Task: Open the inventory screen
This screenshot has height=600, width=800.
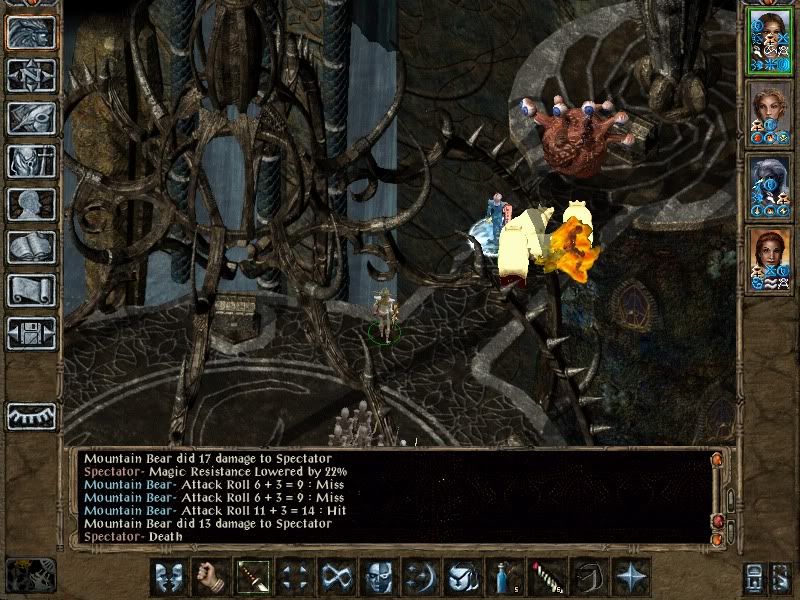Action: click(x=31, y=161)
